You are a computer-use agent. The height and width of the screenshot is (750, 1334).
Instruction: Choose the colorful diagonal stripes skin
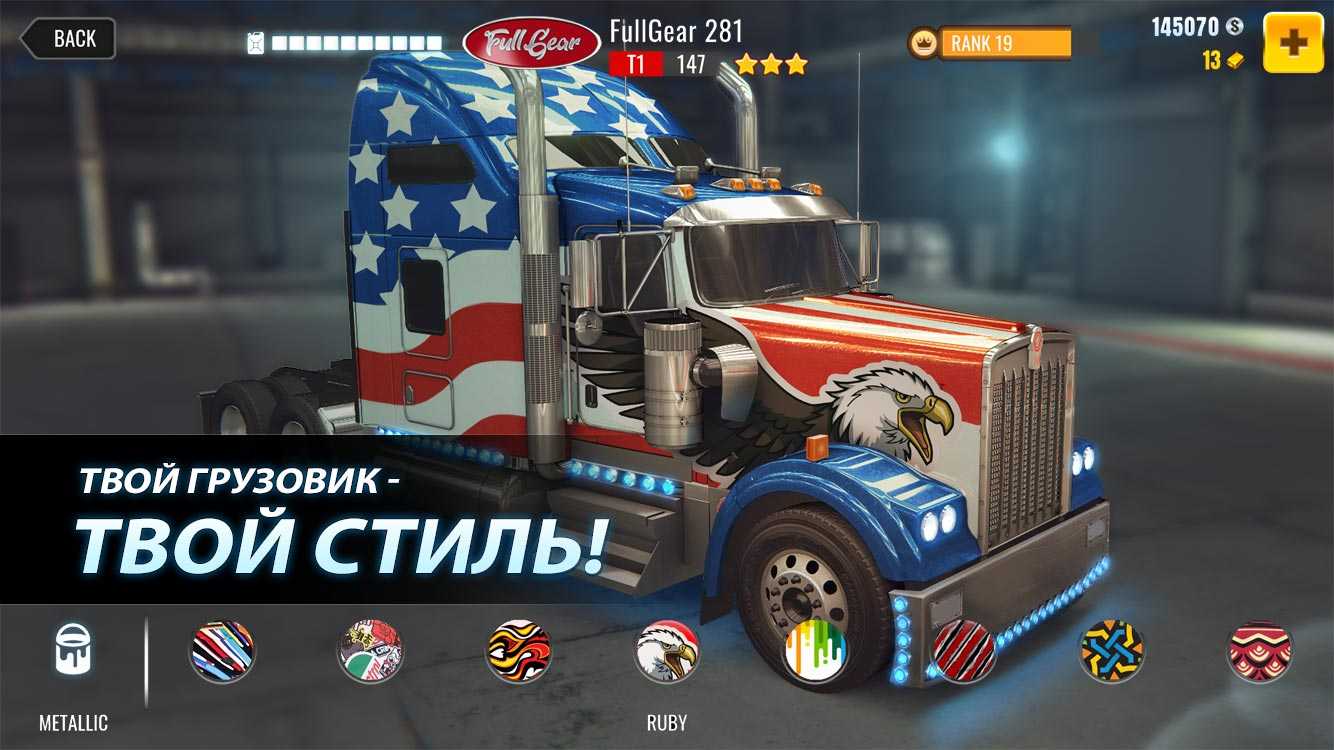tap(222, 652)
